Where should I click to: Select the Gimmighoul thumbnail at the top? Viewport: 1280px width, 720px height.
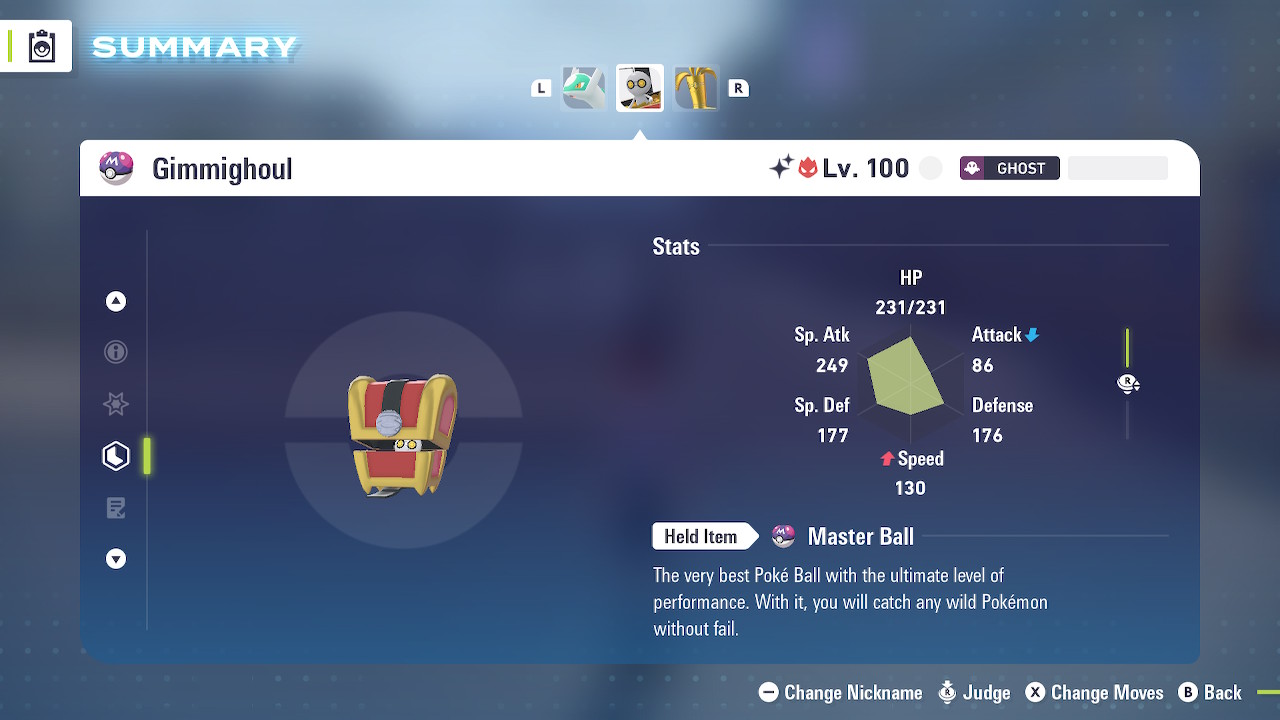click(639, 87)
